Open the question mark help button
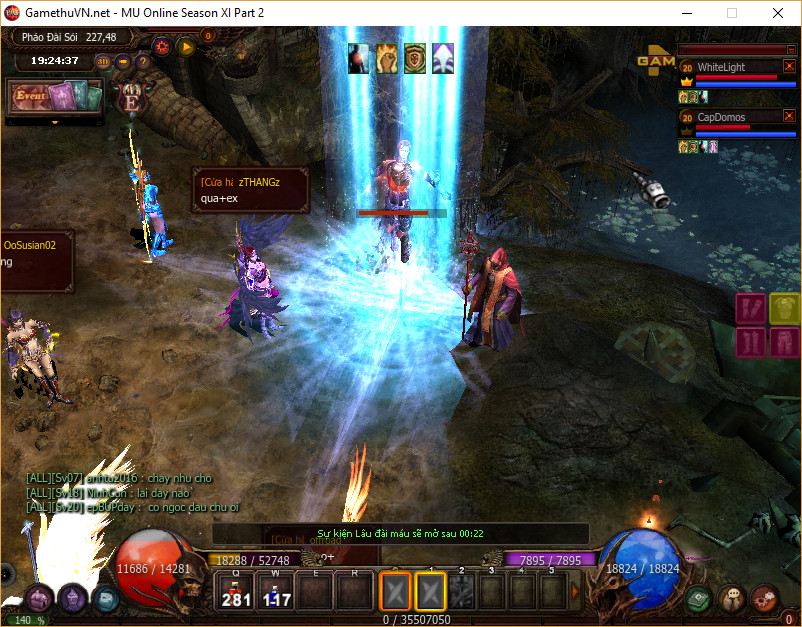 click(x=143, y=61)
